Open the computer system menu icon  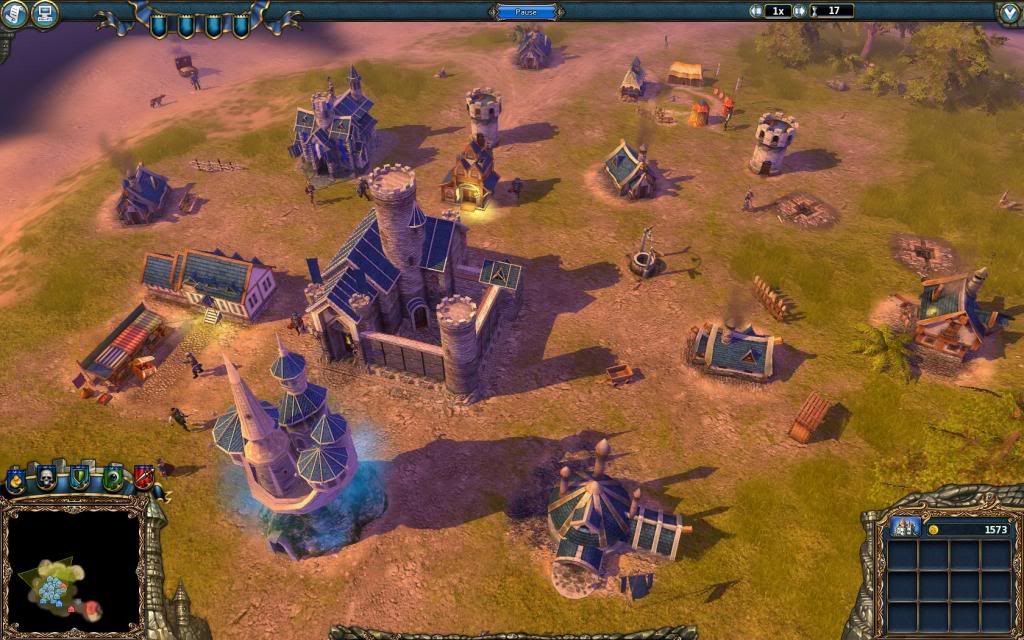44,13
